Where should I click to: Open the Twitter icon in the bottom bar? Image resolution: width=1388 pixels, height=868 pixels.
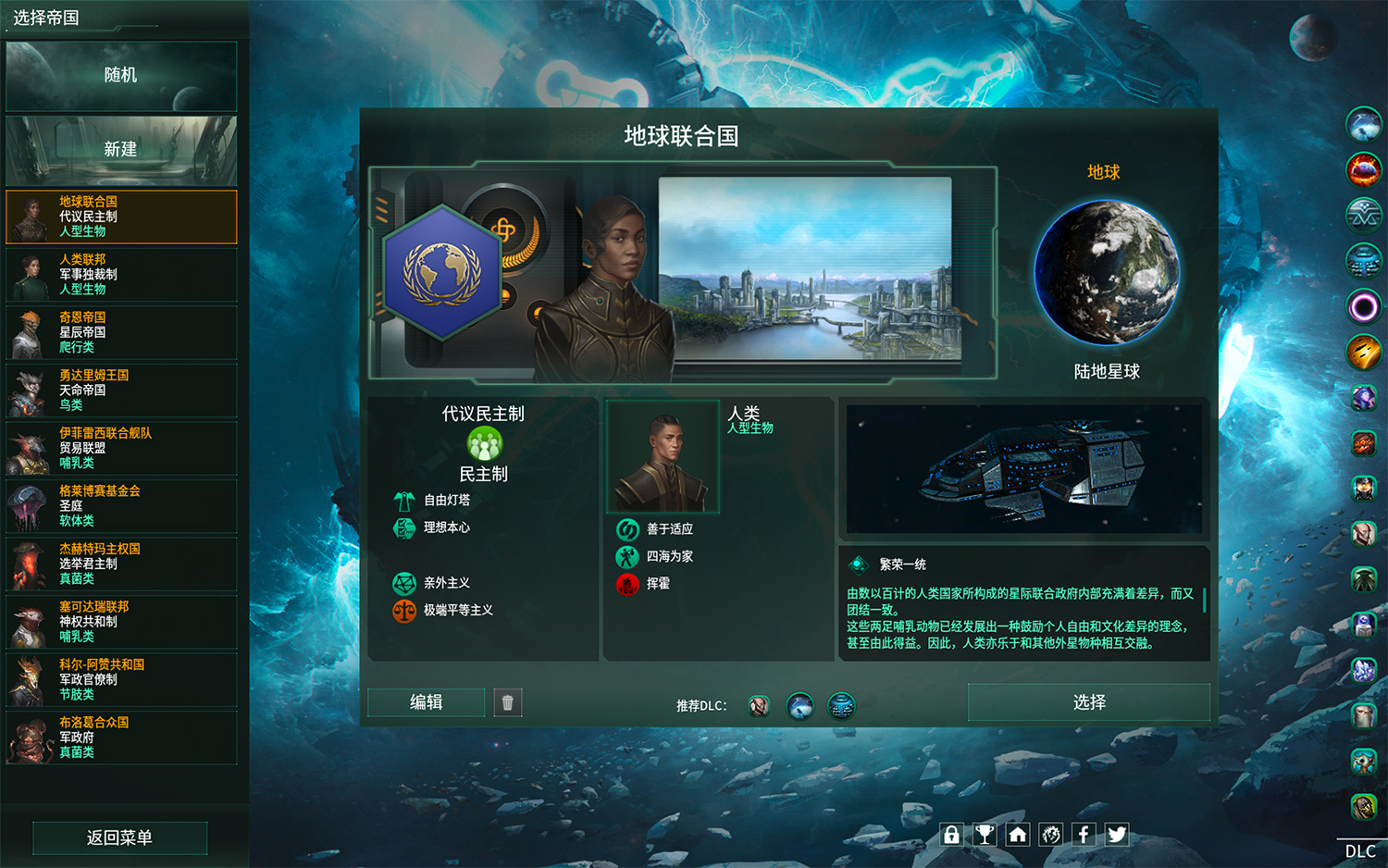click(1116, 834)
